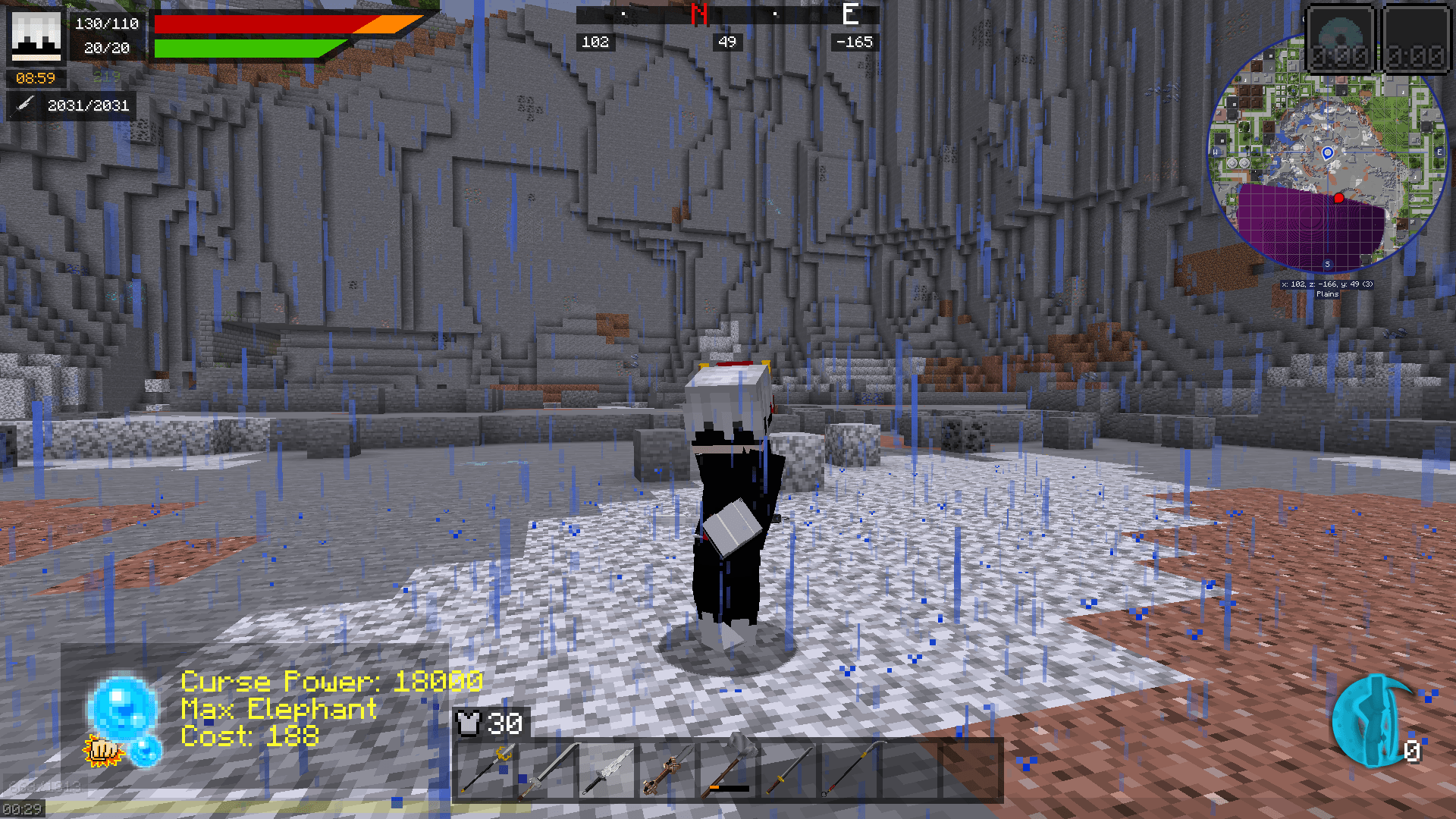Click the E marker on the compass bar

pos(849,14)
